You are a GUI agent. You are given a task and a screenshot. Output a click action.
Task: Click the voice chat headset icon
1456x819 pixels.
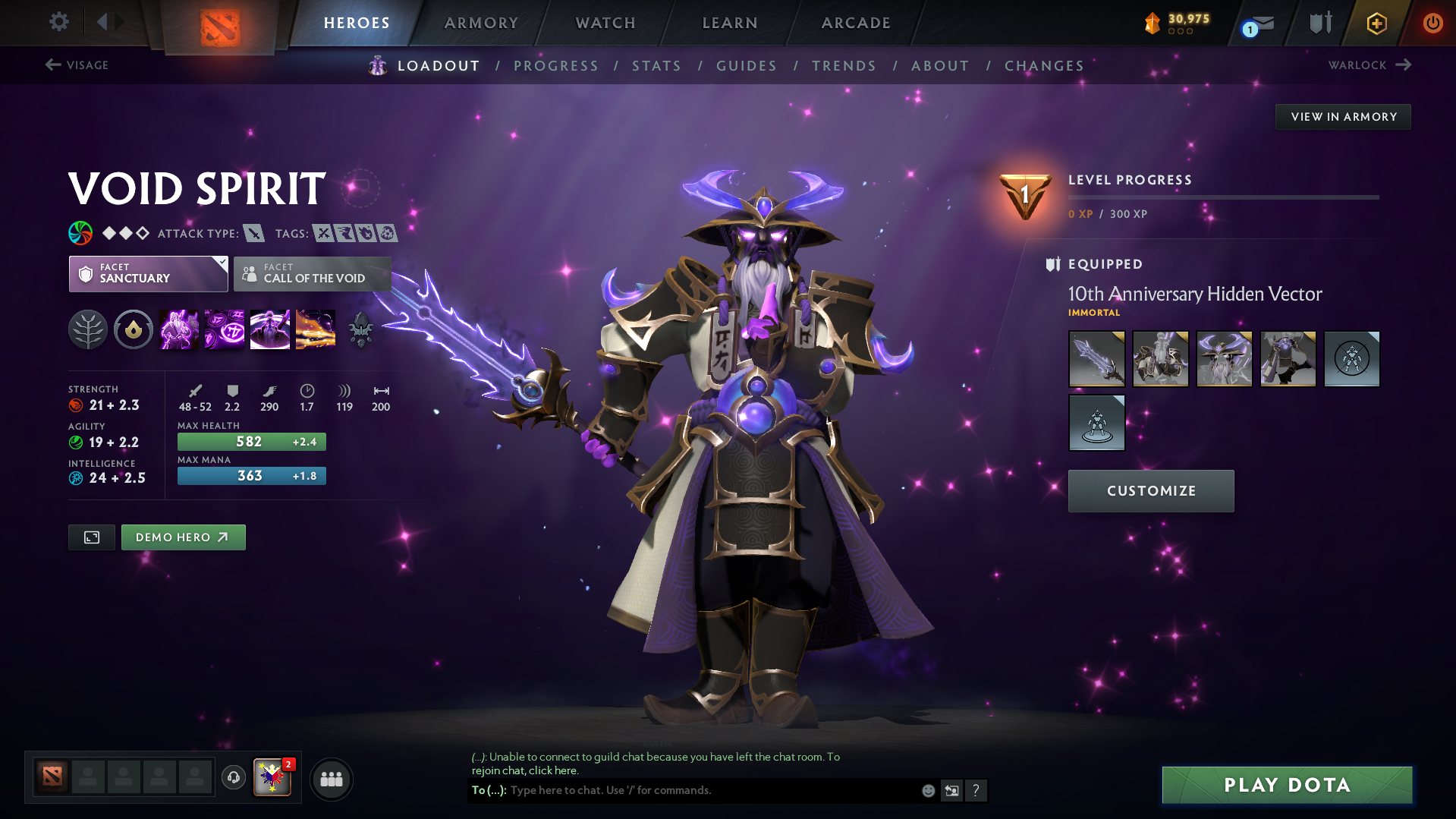[233, 778]
